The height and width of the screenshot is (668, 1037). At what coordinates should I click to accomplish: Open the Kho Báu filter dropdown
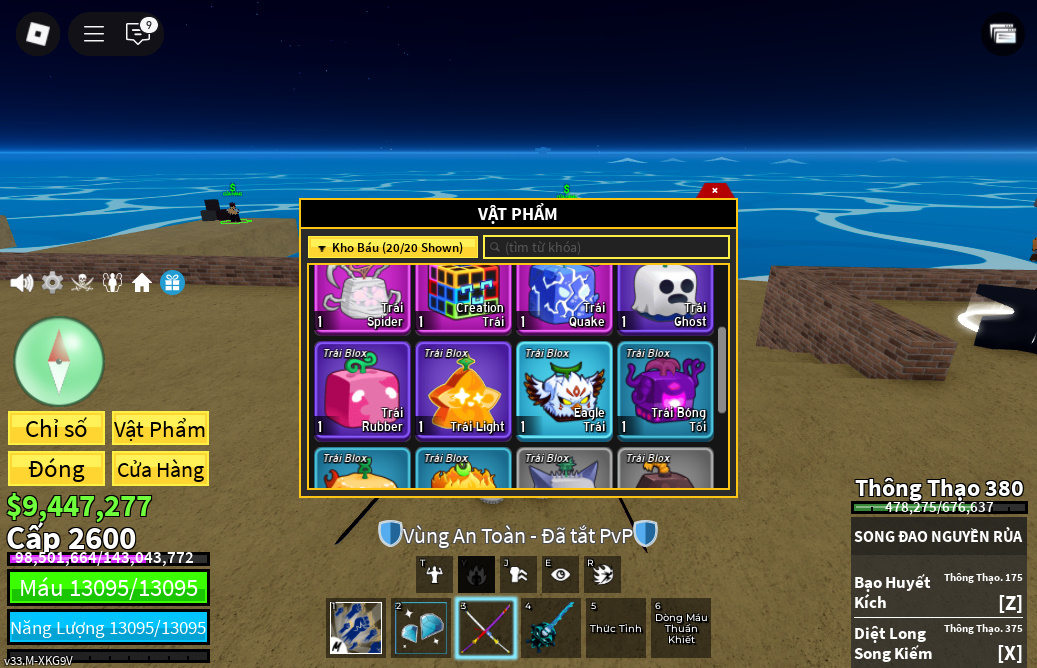click(x=392, y=247)
